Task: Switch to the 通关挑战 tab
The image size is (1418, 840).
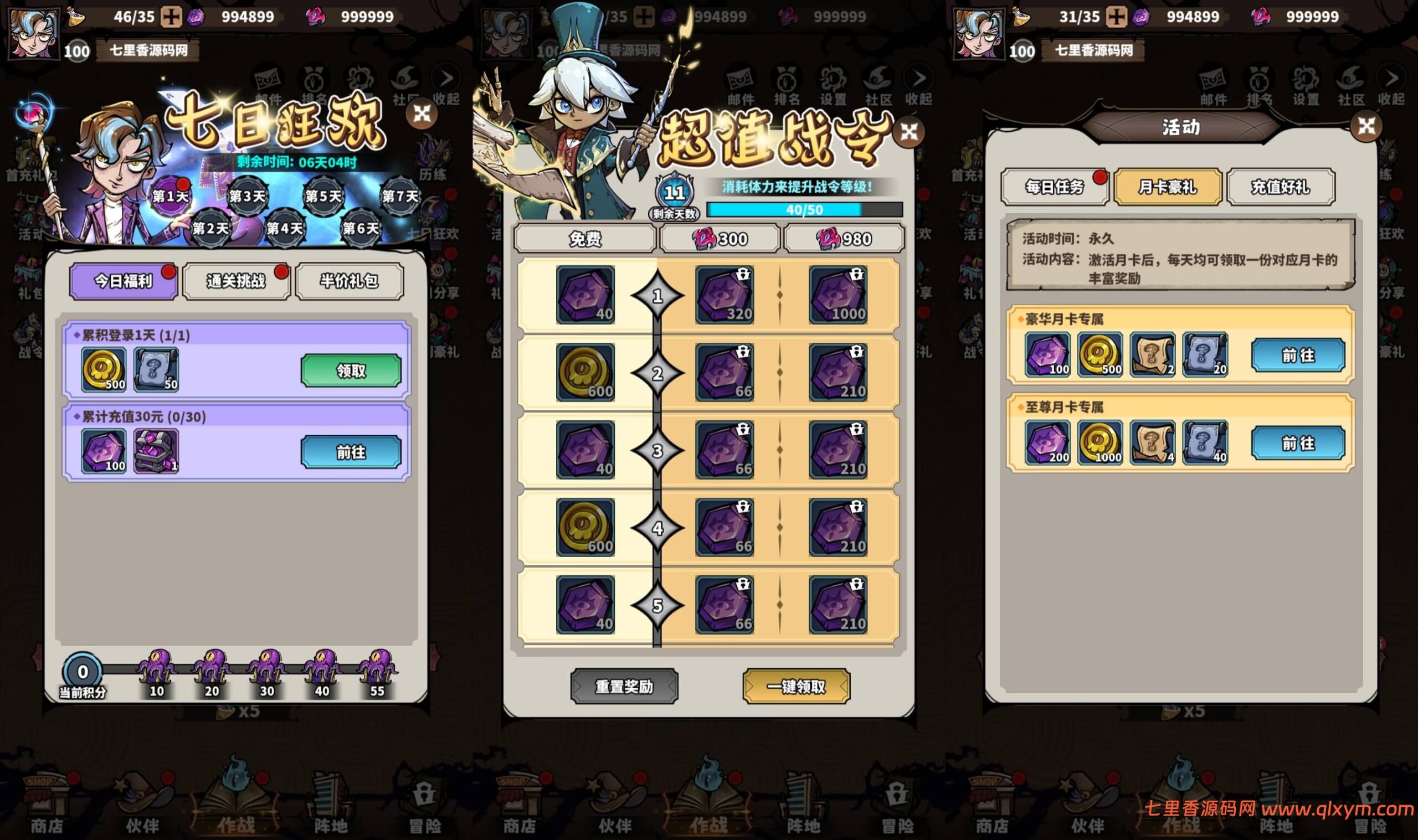Action: (236, 281)
